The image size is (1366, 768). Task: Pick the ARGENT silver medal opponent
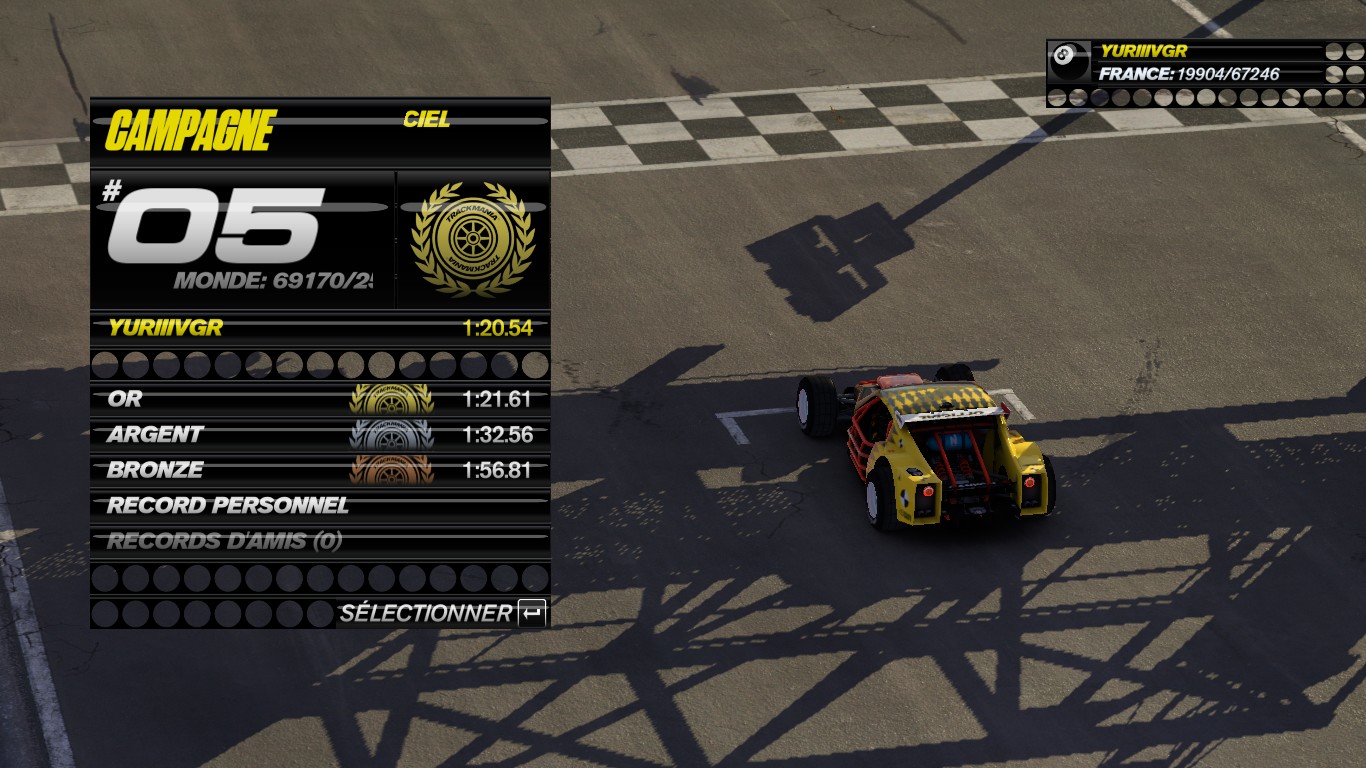coord(320,435)
